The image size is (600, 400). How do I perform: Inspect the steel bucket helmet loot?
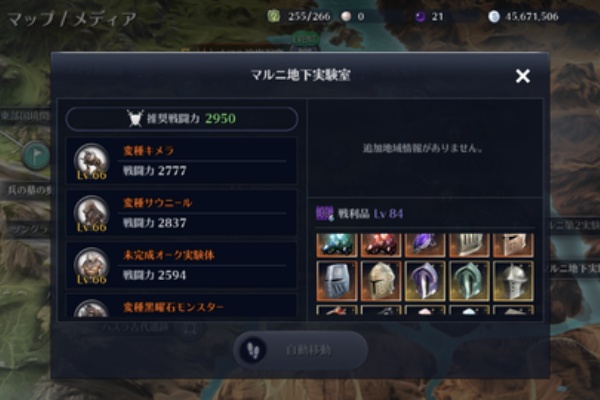[x=337, y=281]
